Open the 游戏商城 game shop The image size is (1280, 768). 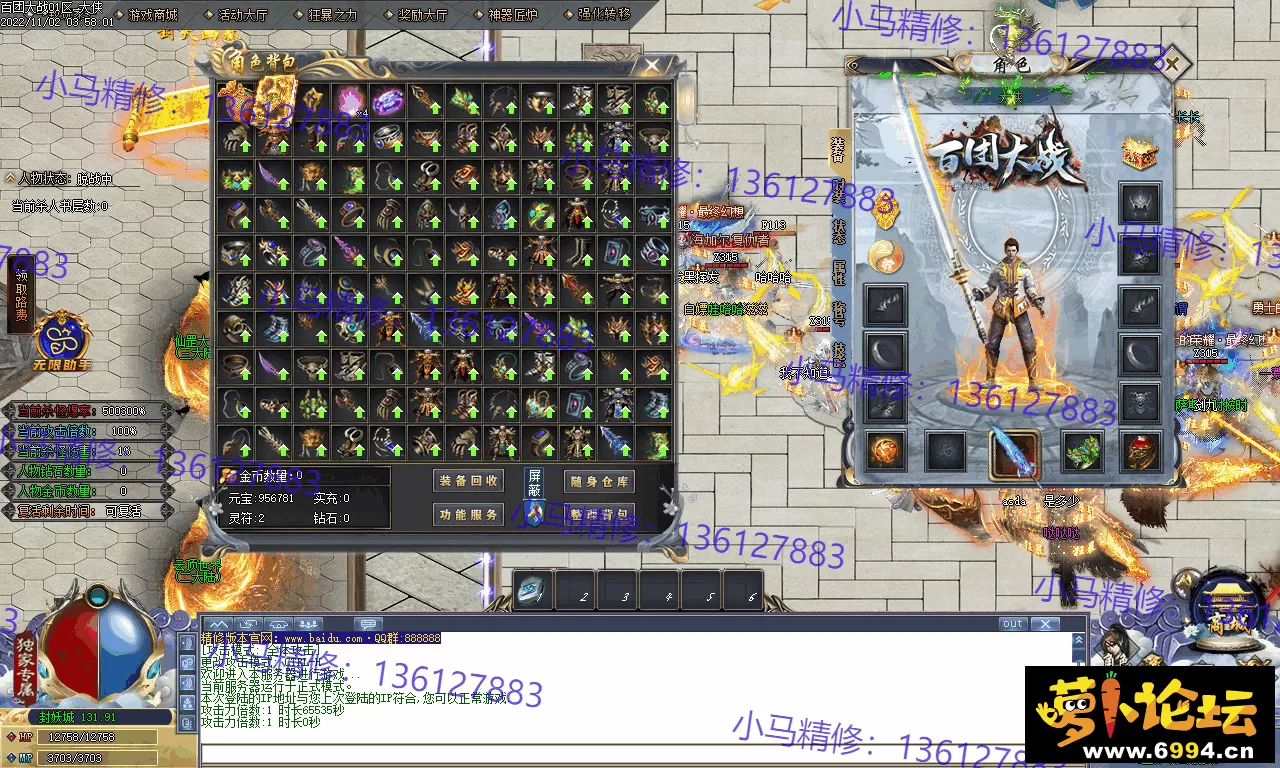(x=152, y=15)
